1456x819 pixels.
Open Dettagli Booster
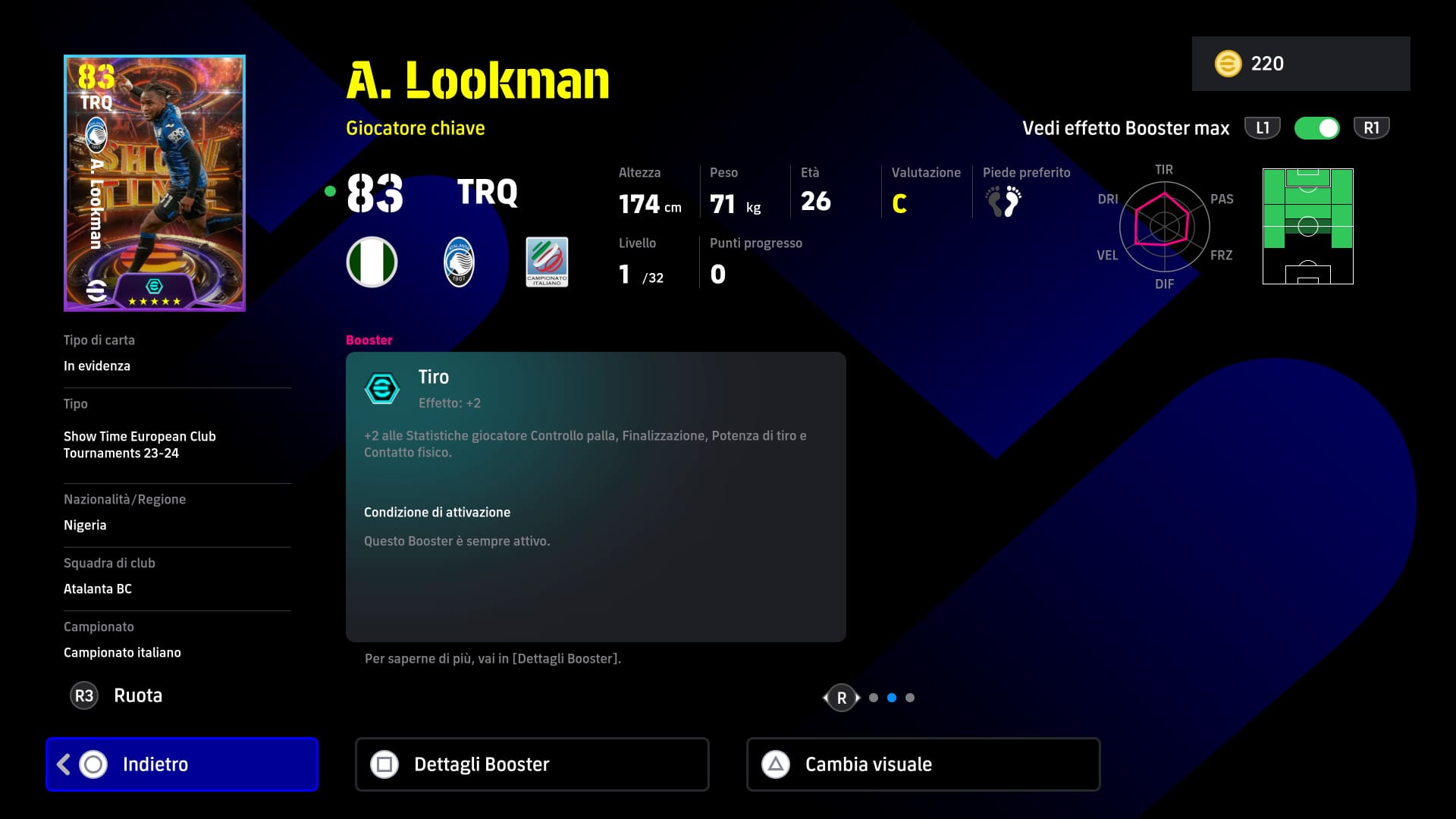click(532, 764)
